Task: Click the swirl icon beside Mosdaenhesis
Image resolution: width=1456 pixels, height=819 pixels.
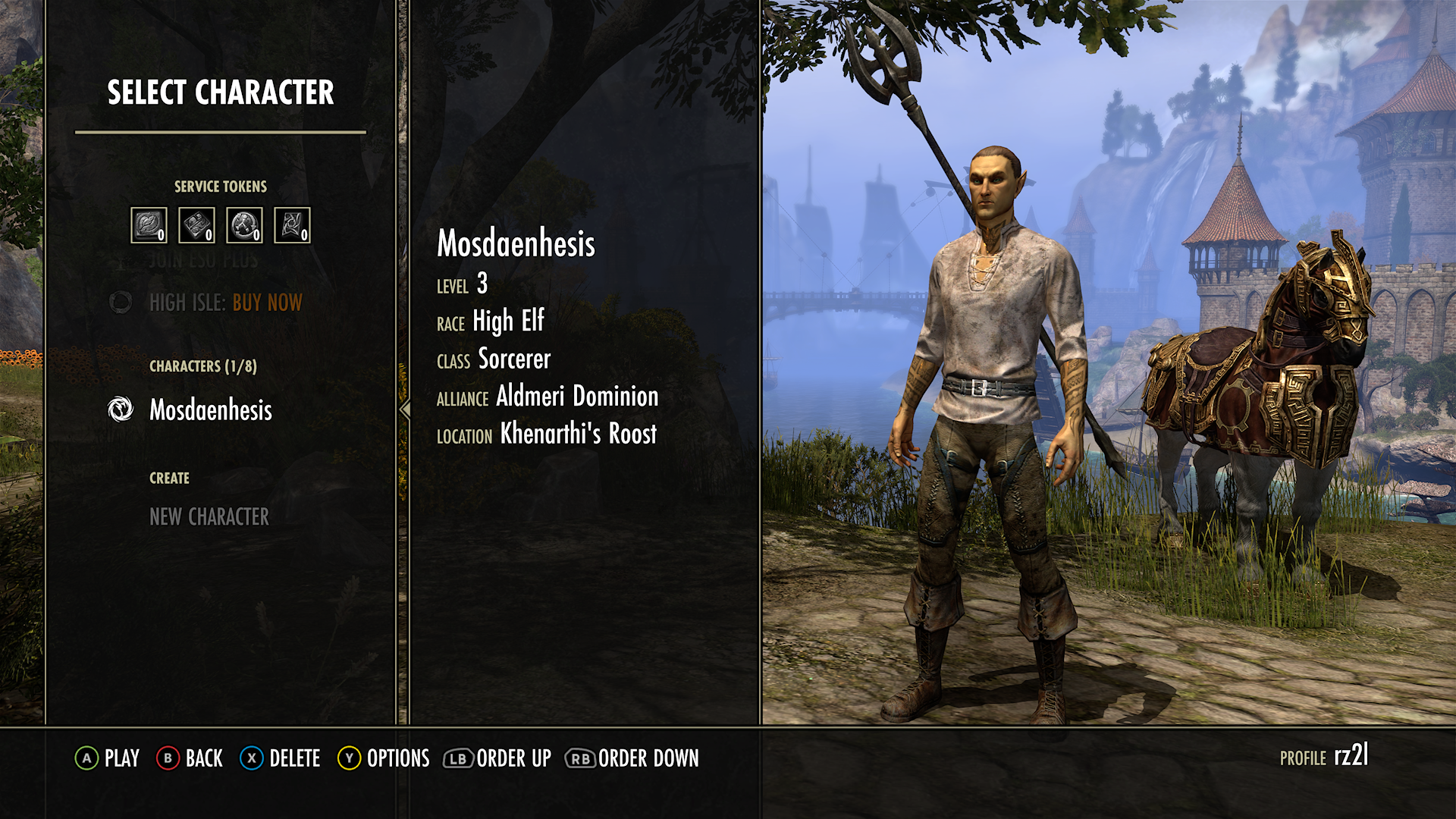Action: click(121, 411)
